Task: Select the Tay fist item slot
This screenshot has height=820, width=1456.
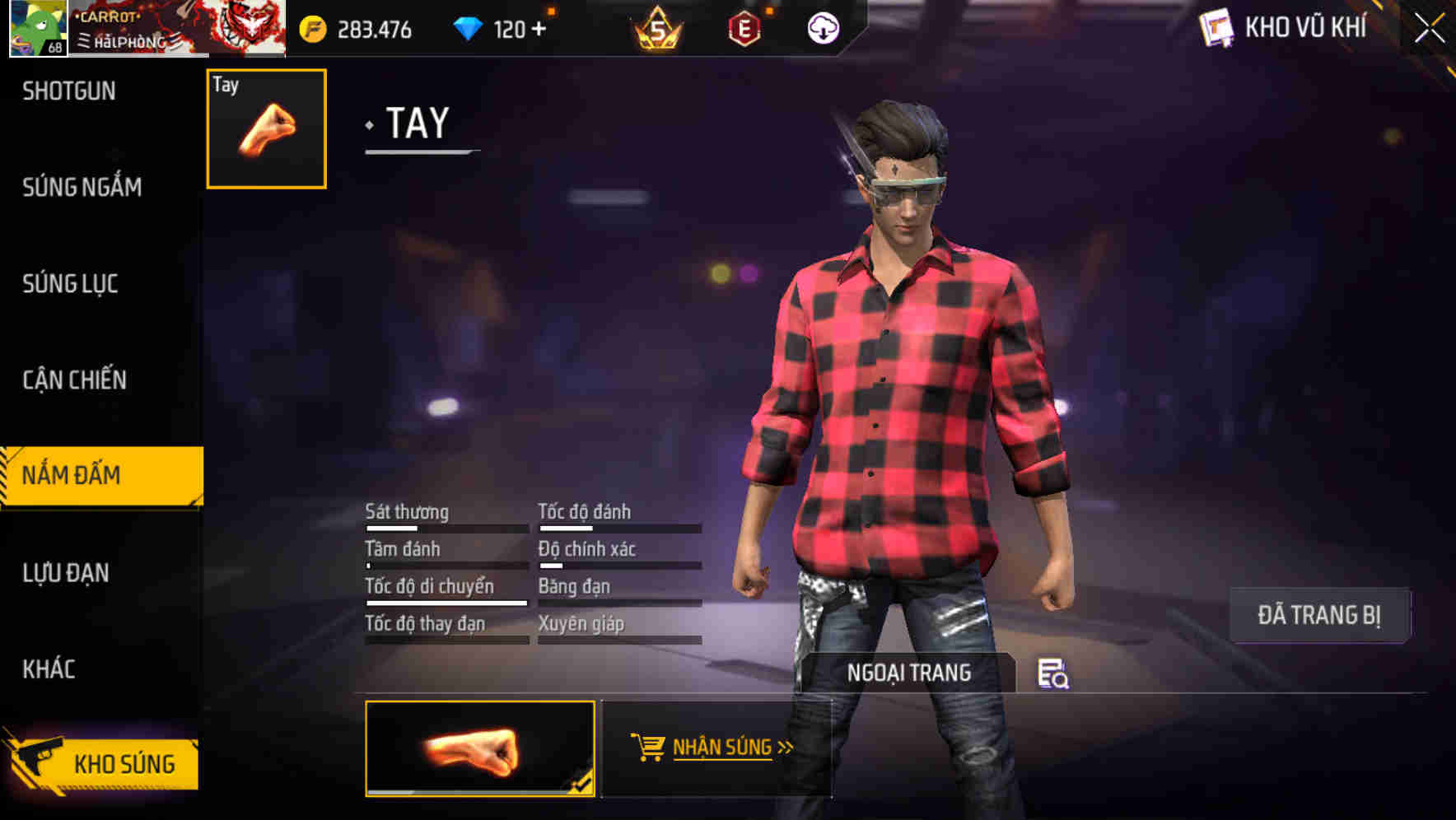Action: (265, 128)
